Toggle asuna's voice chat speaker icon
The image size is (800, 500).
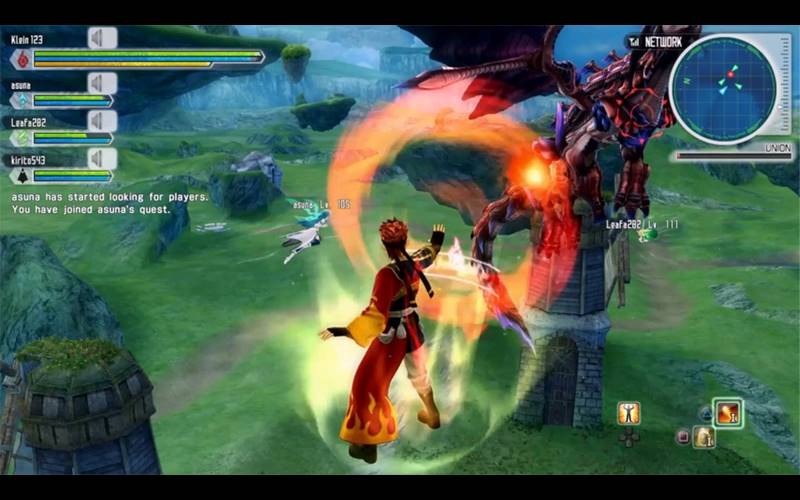click(x=102, y=82)
